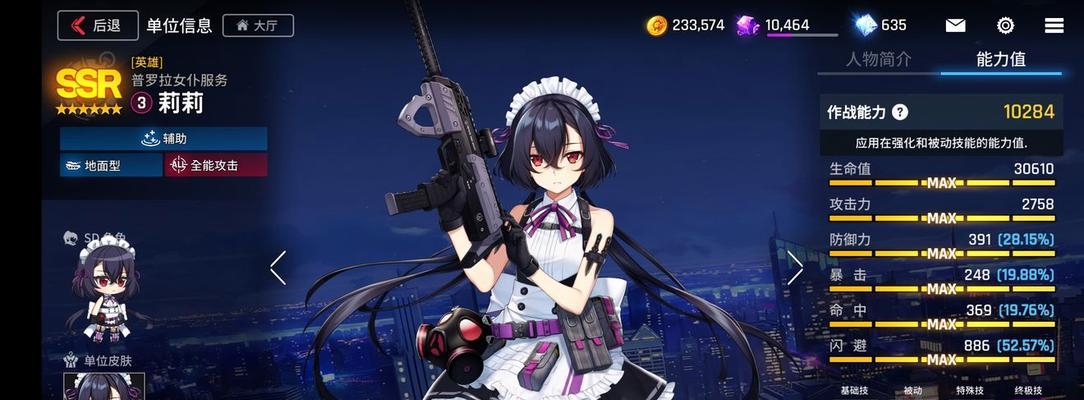Choose the unit skin thumbnail
The width and height of the screenshot is (1084, 400).
tap(104, 387)
